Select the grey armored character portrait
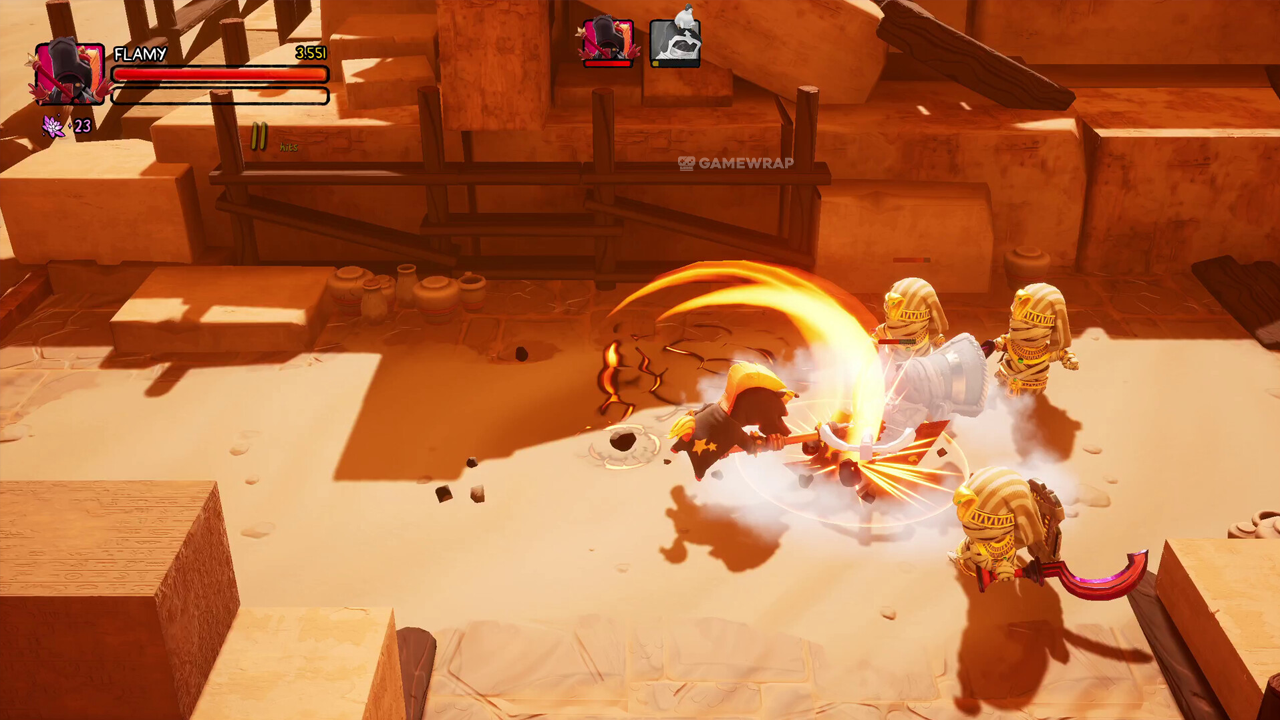The image size is (1280, 720). tap(675, 42)
